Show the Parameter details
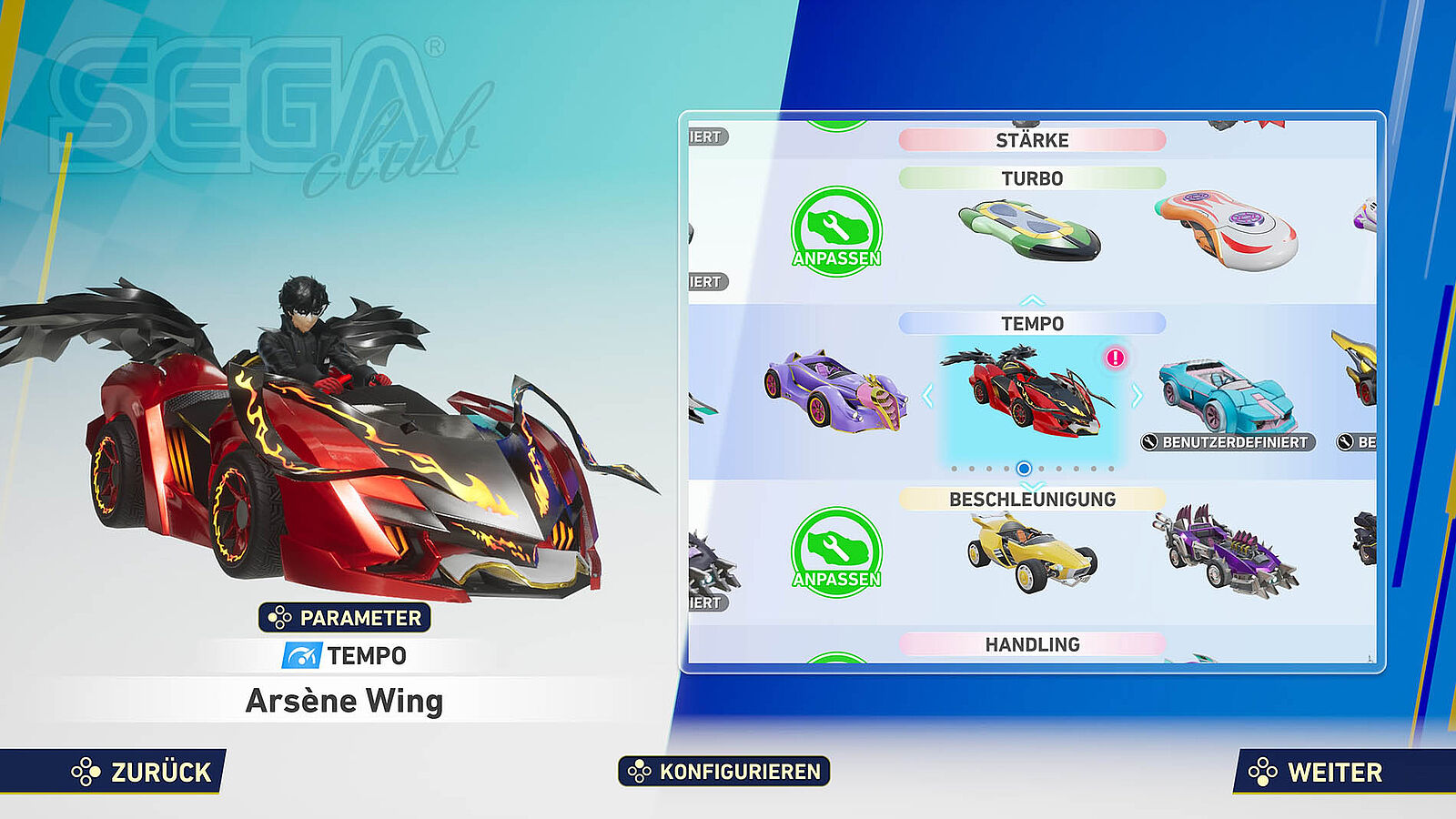Image resolution: width=1456 pixels, height=819 pixels. (x=345, y=618)
